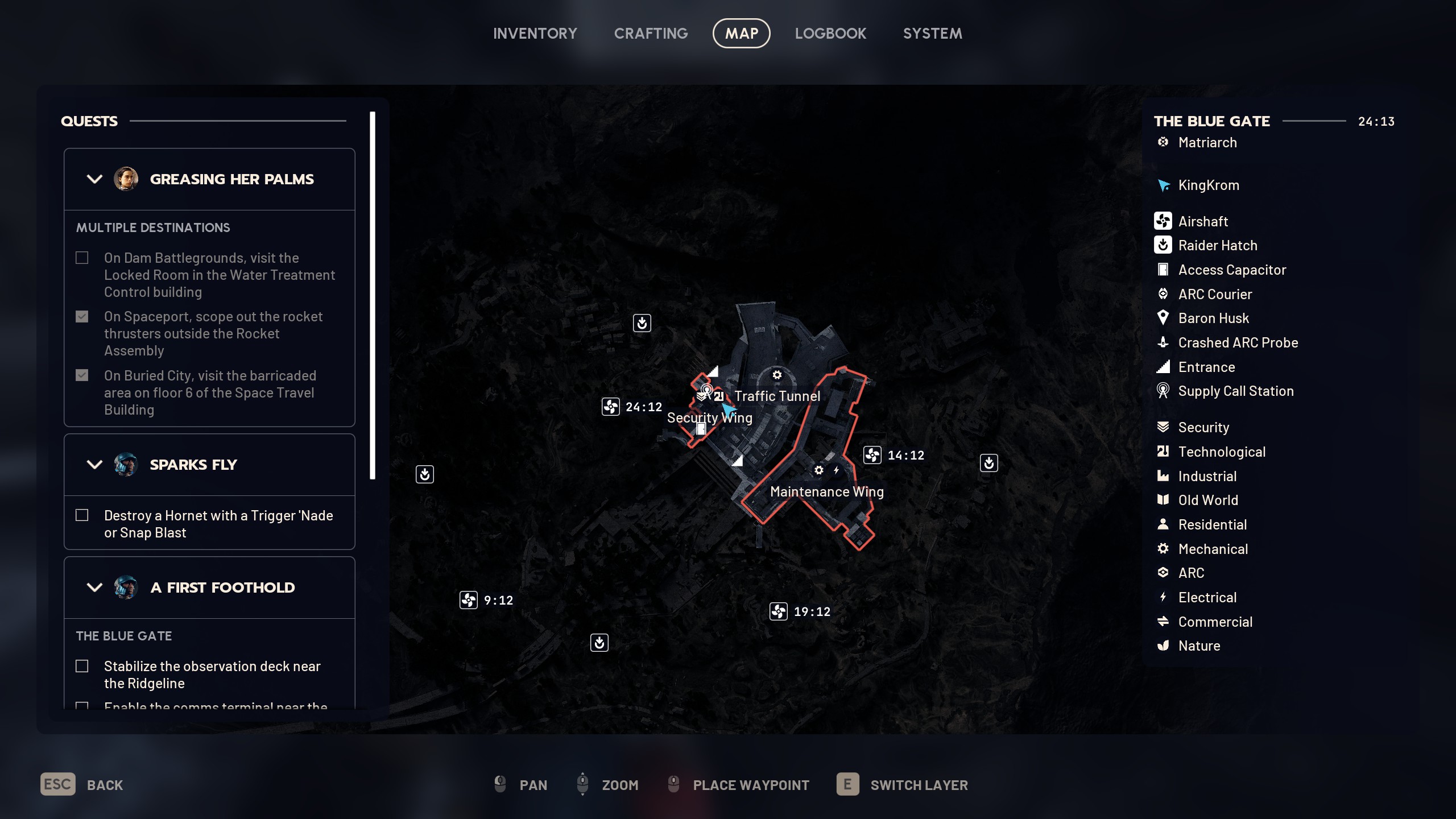
Task: Check the Destroy a Hornet objective
Action: (82, 515)
